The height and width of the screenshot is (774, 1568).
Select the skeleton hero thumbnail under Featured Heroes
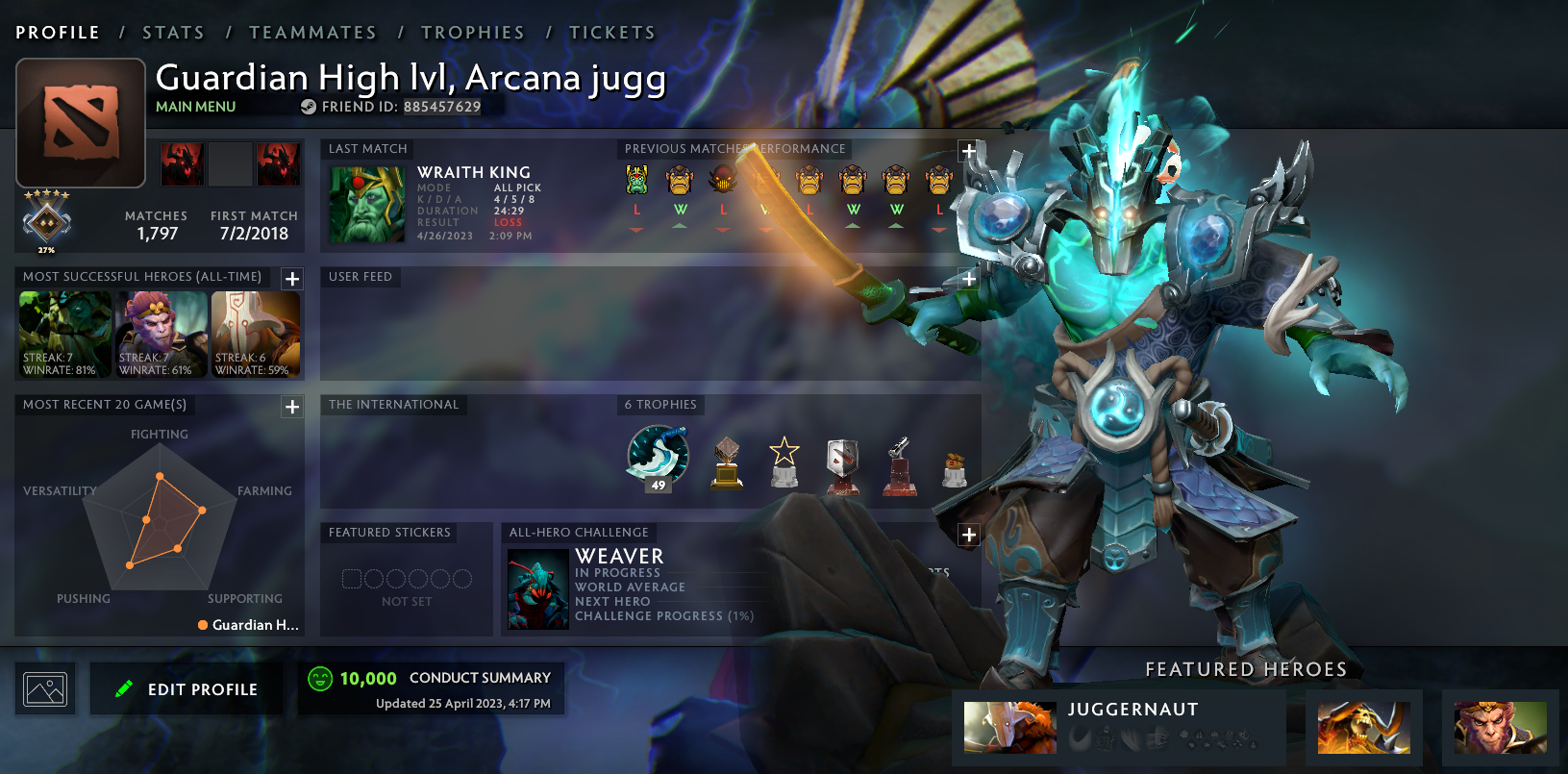click(1363, 728)
